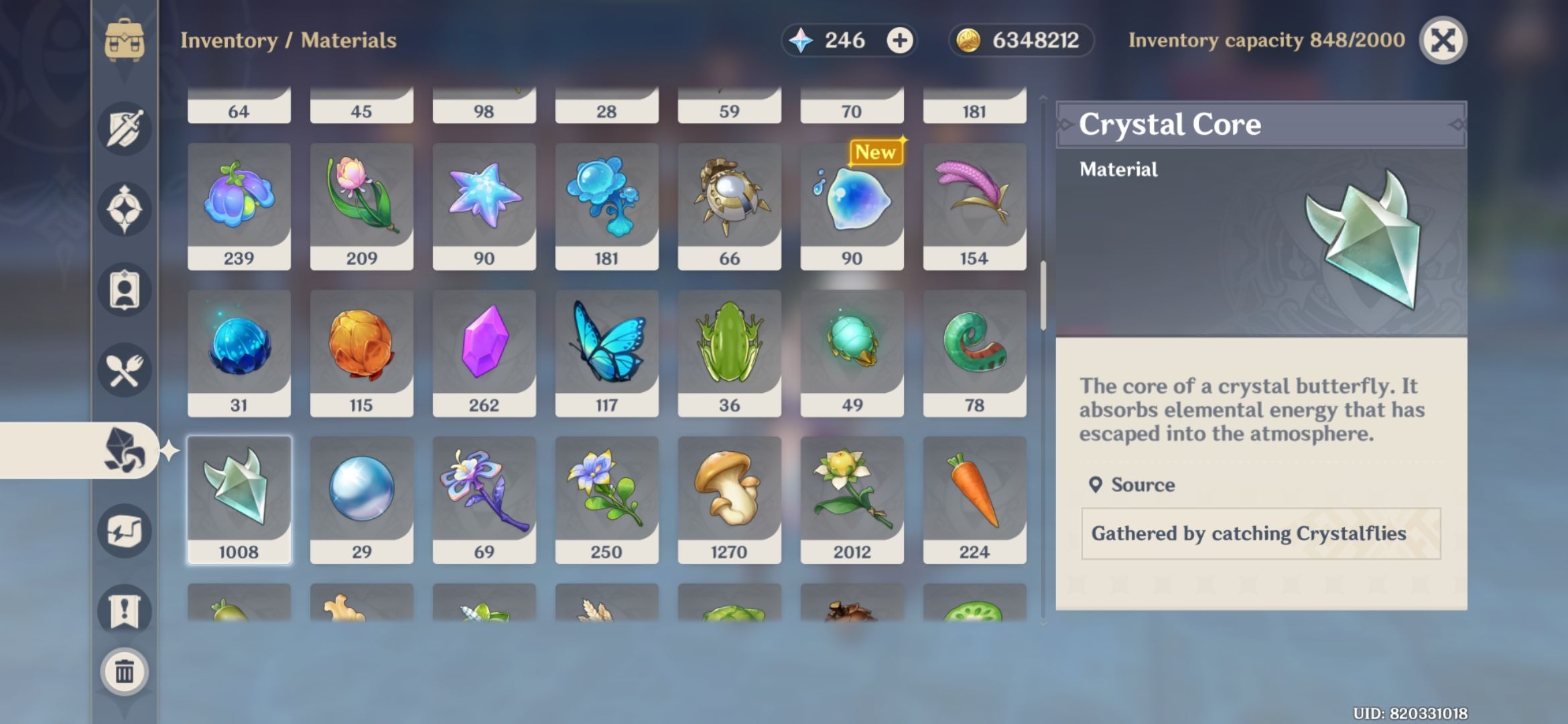Screen dimensions: 1568x724
Task: Select the item marked with New badge
Action: click(x=852, y=201)
